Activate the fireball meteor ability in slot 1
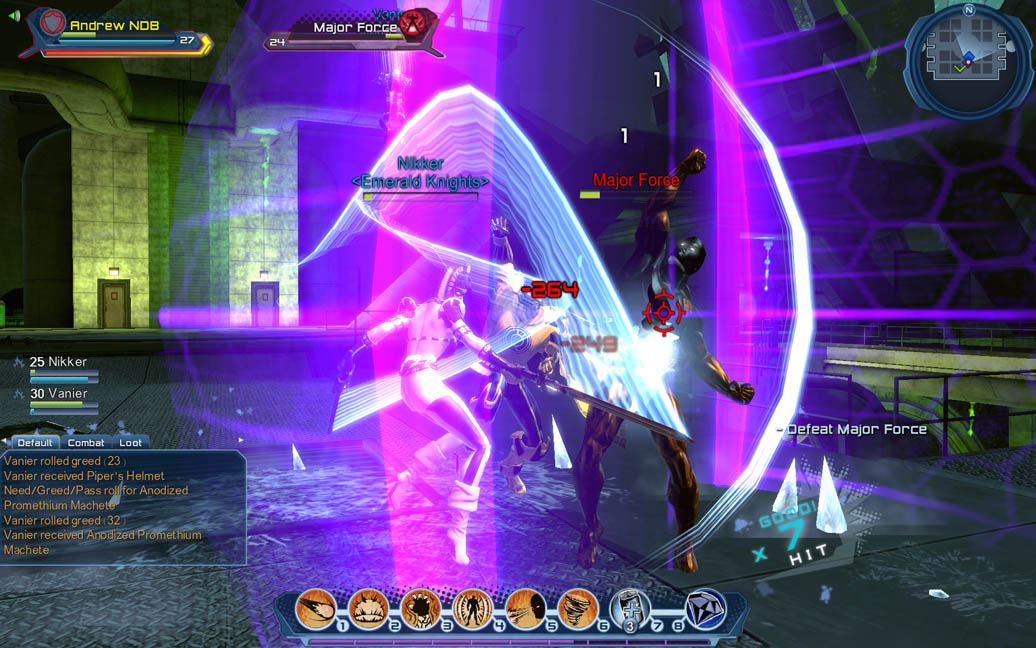1036x648 pixels. click(x=316, y=608)
